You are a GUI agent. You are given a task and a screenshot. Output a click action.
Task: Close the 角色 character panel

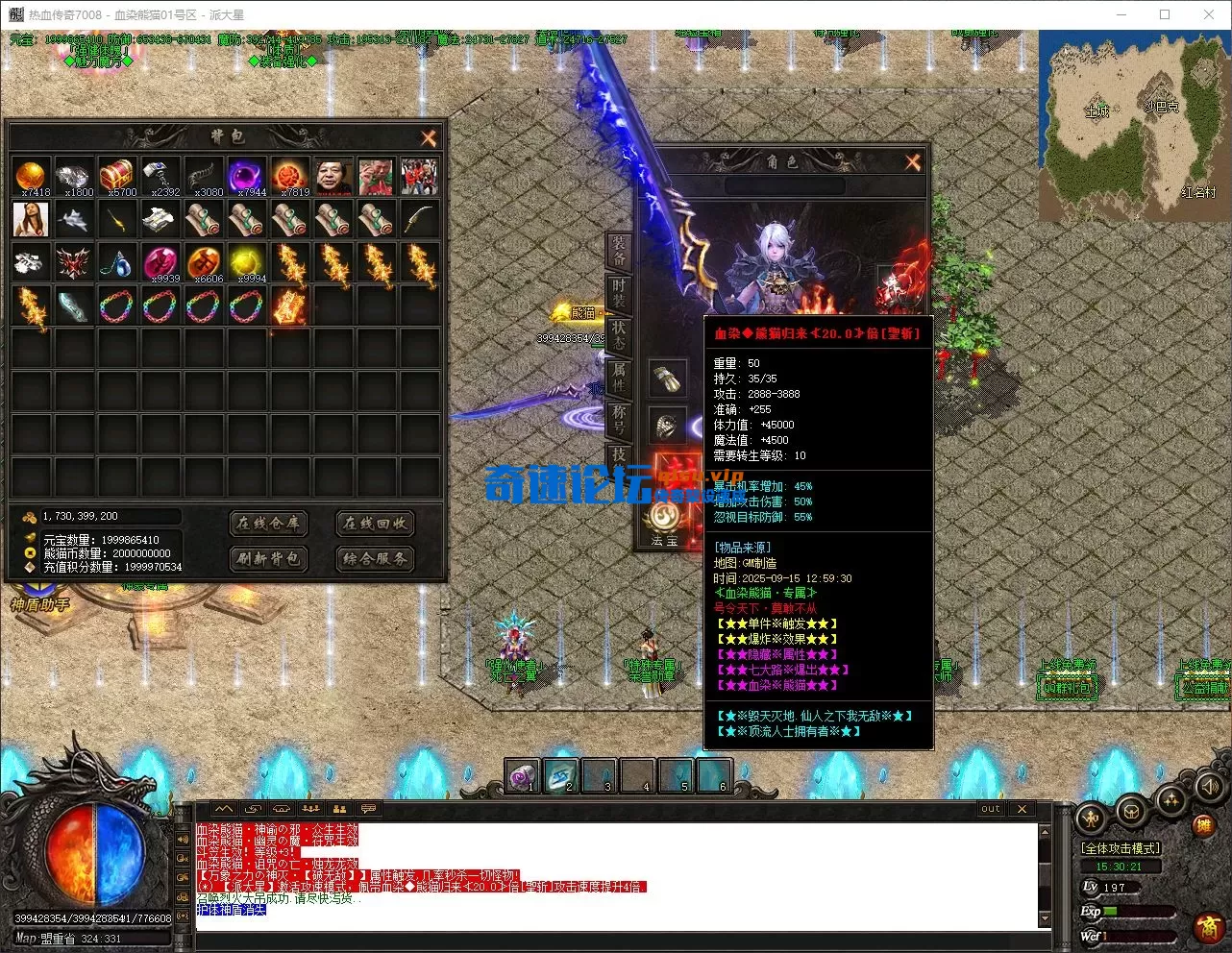913,162
